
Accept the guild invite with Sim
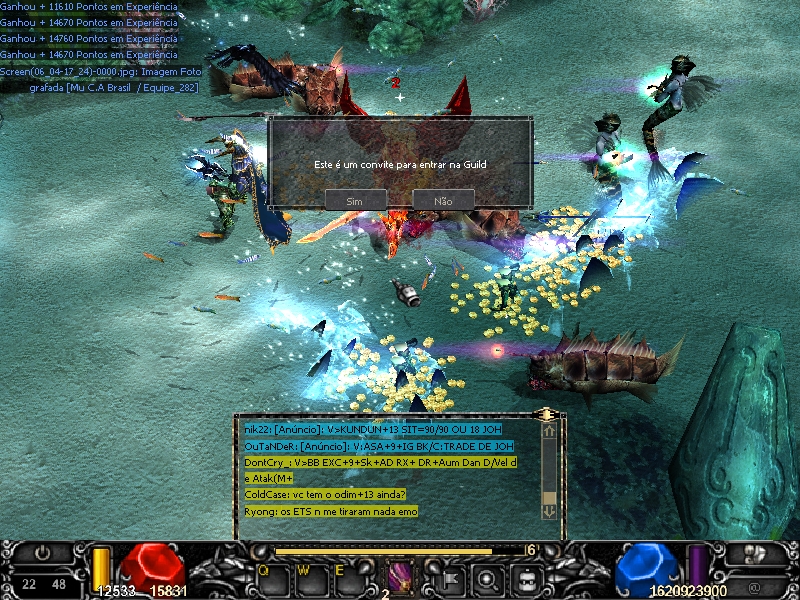tap(355, 201)
